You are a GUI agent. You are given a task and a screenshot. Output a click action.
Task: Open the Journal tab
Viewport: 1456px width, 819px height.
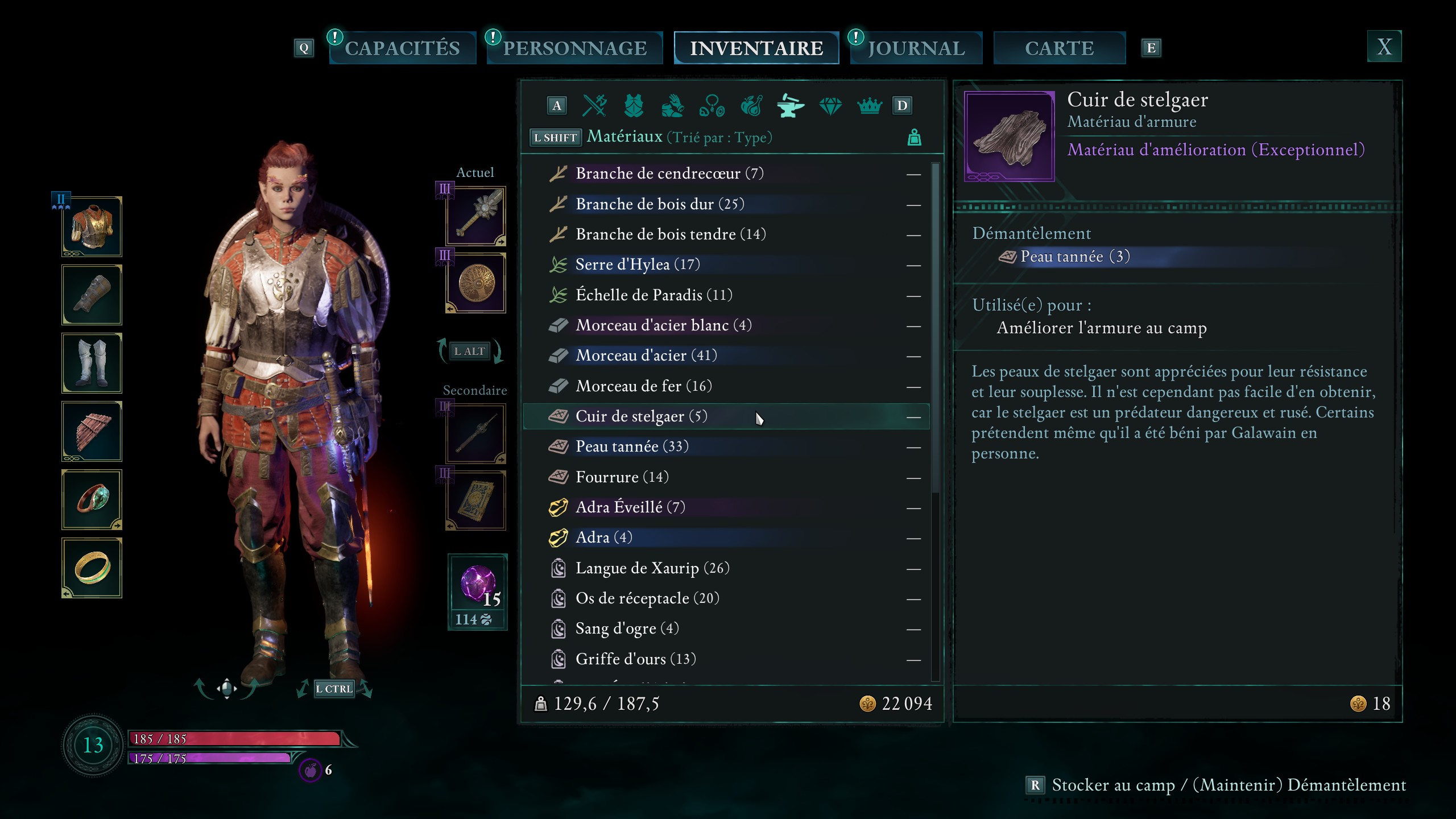click(916, 48)
